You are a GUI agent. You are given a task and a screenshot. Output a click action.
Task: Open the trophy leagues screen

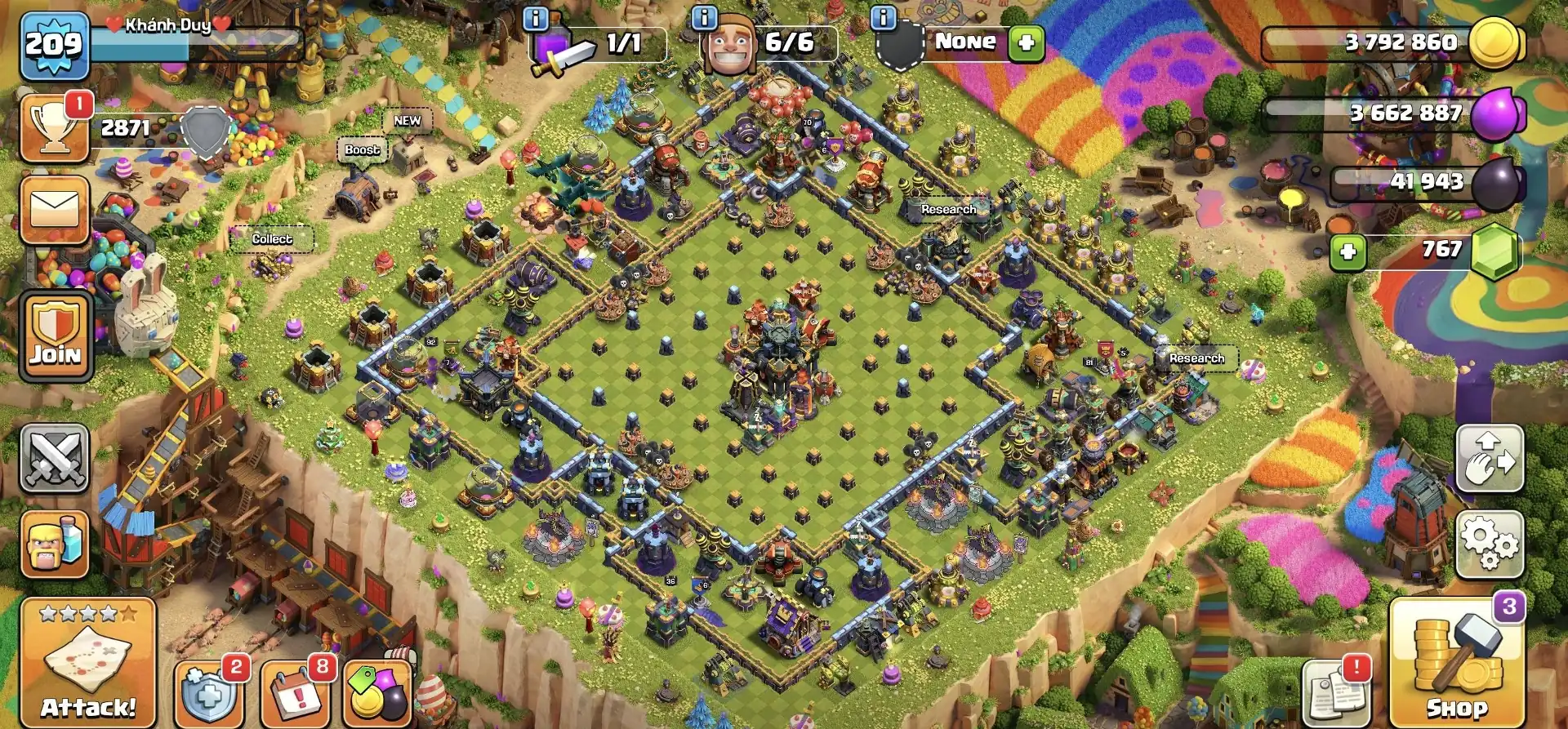[x=52, y=127]
